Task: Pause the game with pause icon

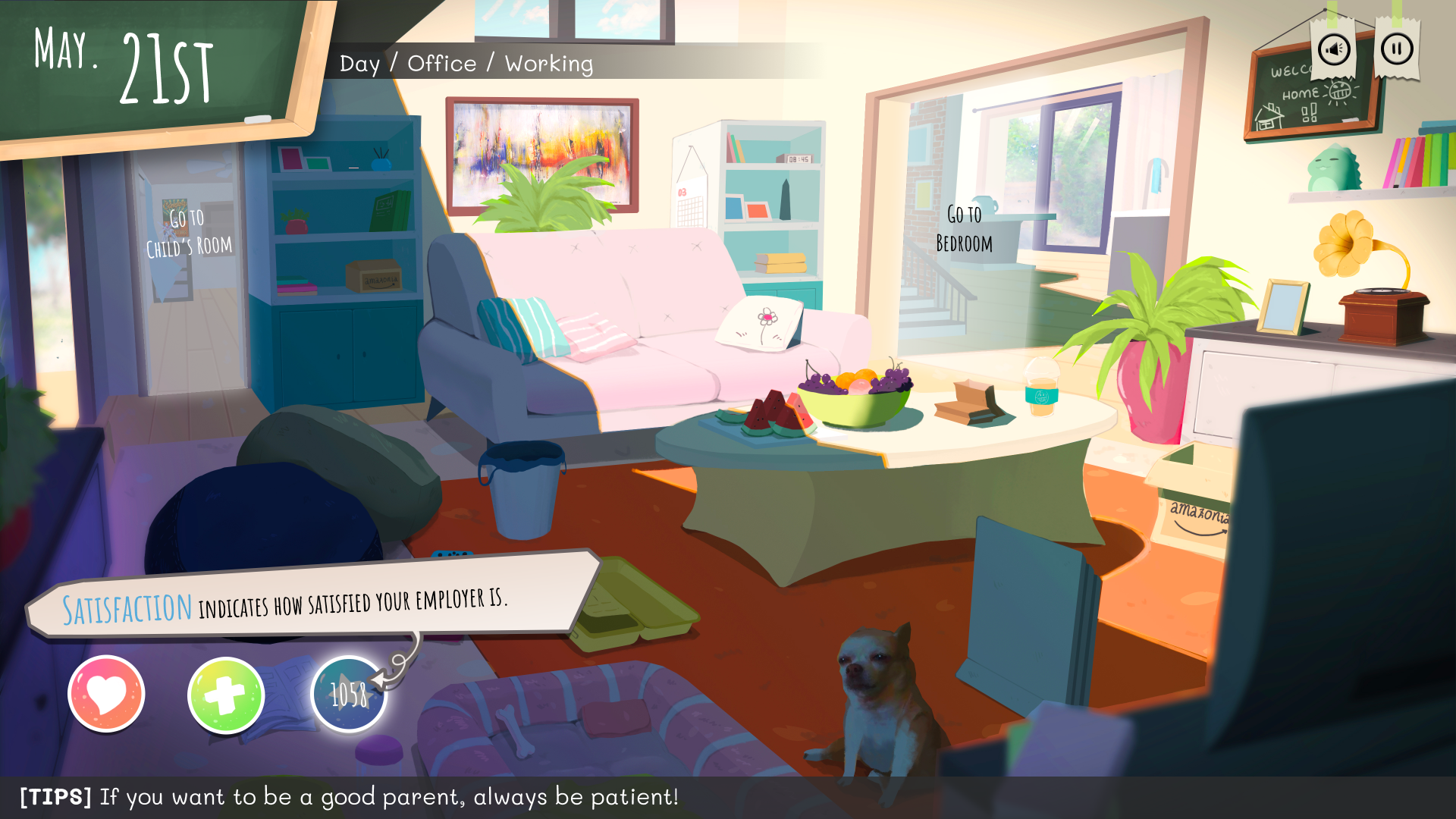Action: [1396, 50]
